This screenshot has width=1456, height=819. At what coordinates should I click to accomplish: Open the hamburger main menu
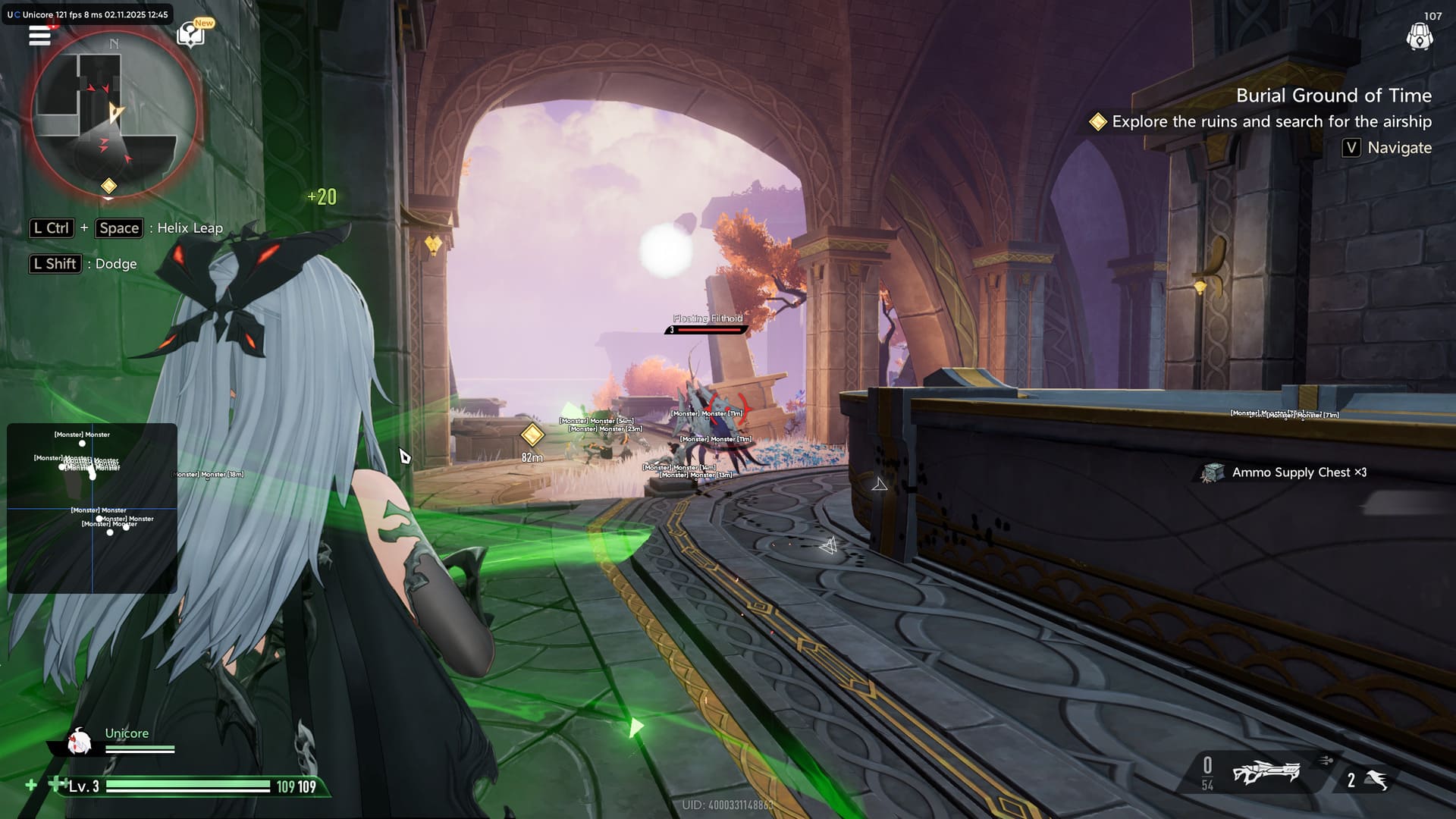39,35
